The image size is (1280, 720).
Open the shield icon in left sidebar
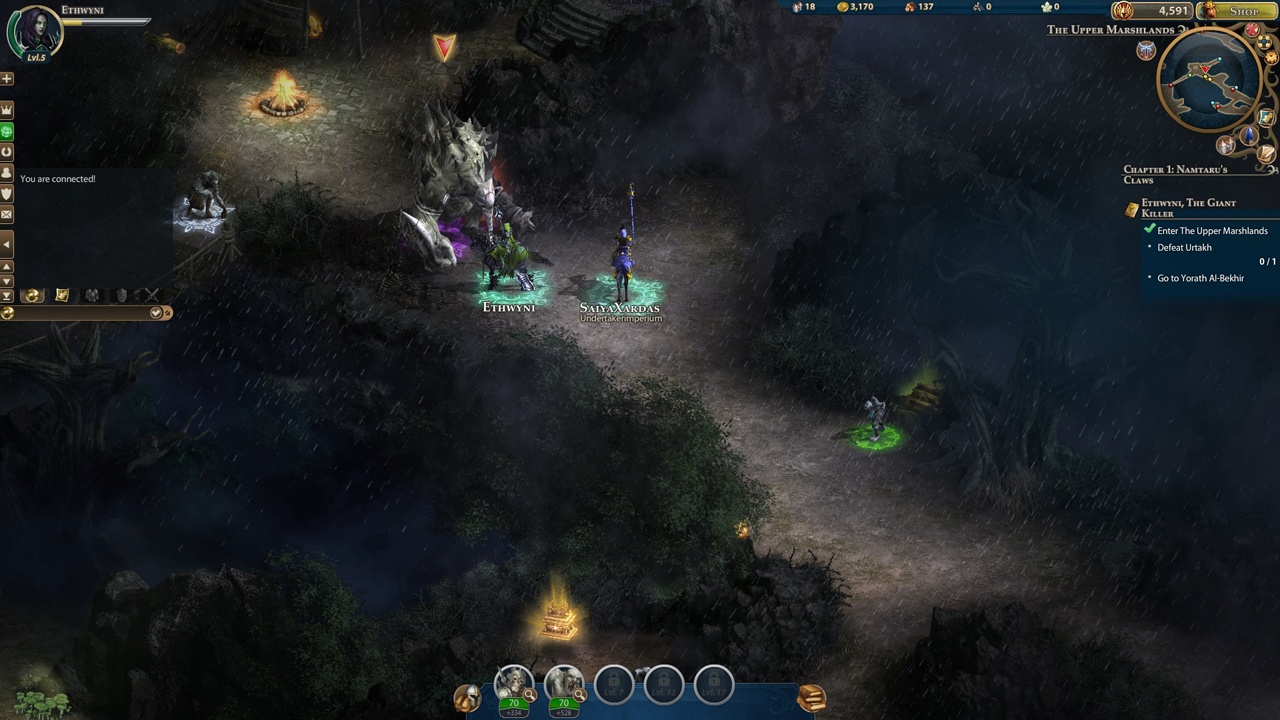point(7,193)
